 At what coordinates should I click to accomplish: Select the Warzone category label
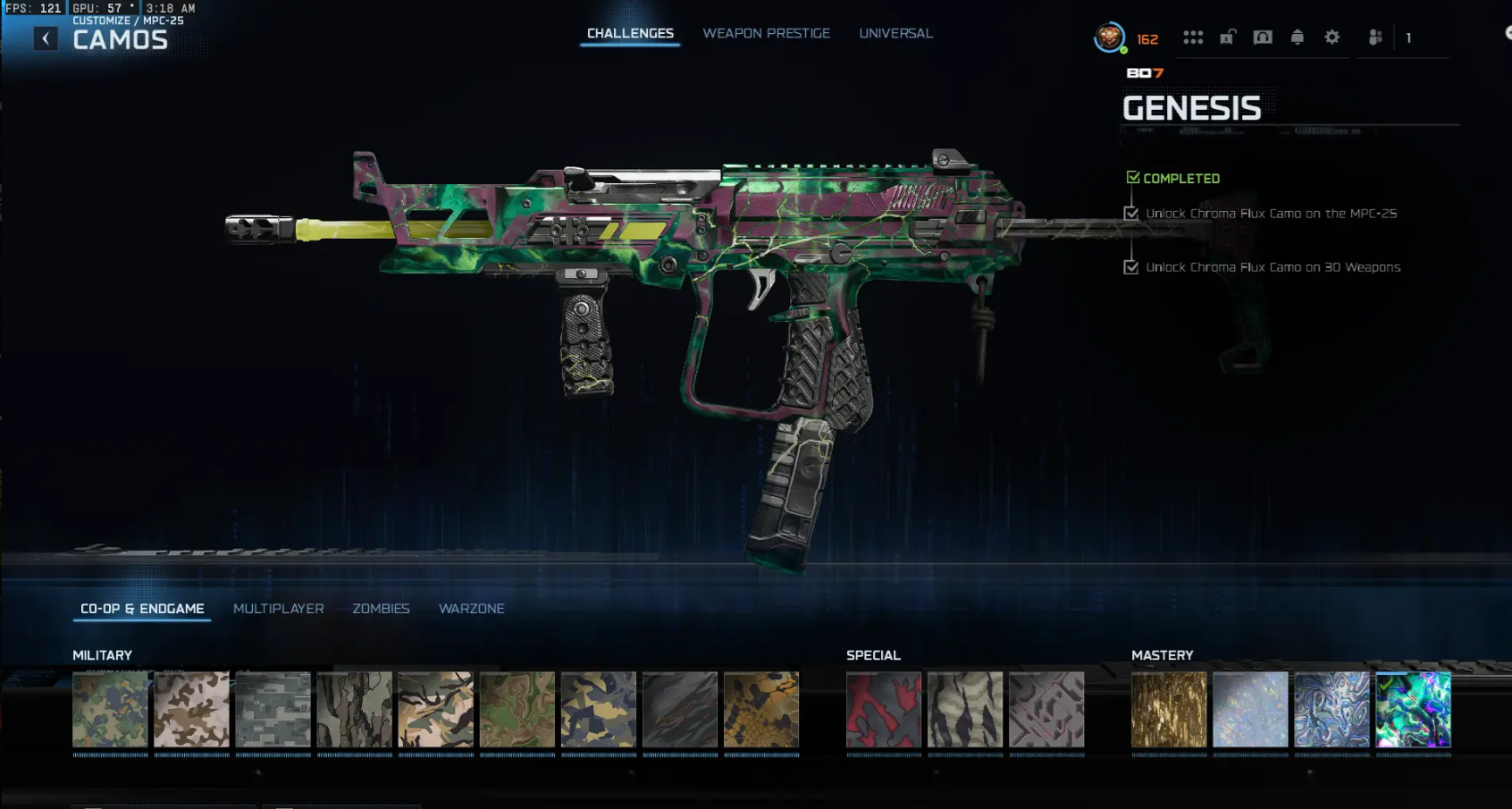point(472,608)
